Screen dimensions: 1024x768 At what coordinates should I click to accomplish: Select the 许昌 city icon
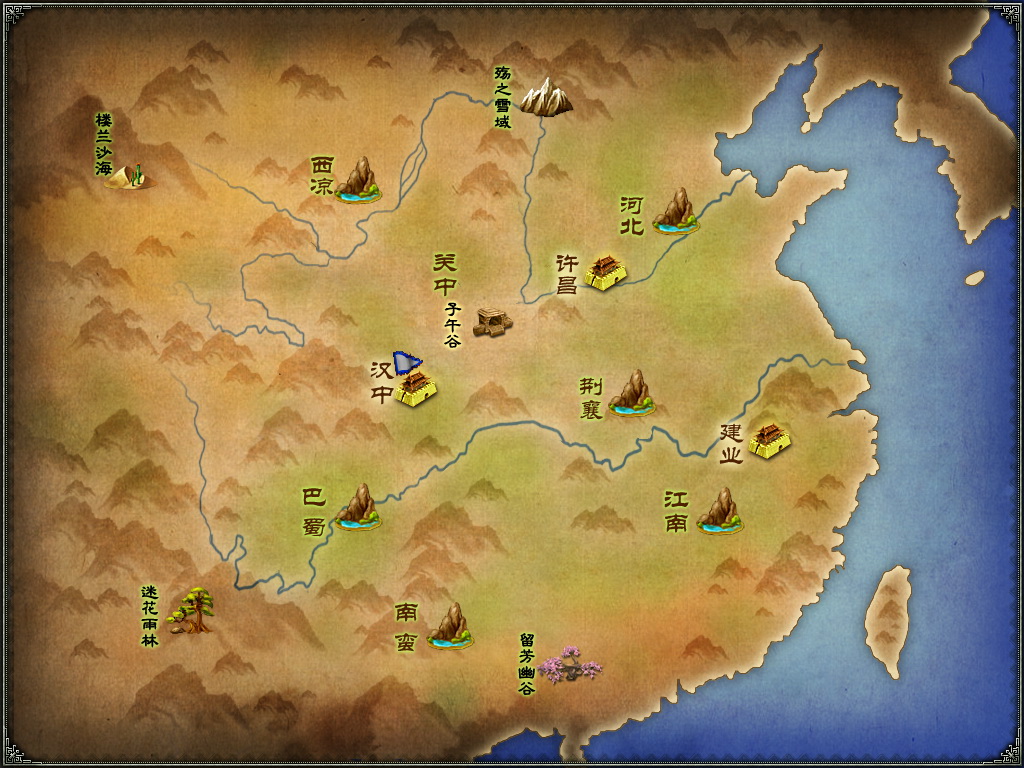tap(605, 271)
